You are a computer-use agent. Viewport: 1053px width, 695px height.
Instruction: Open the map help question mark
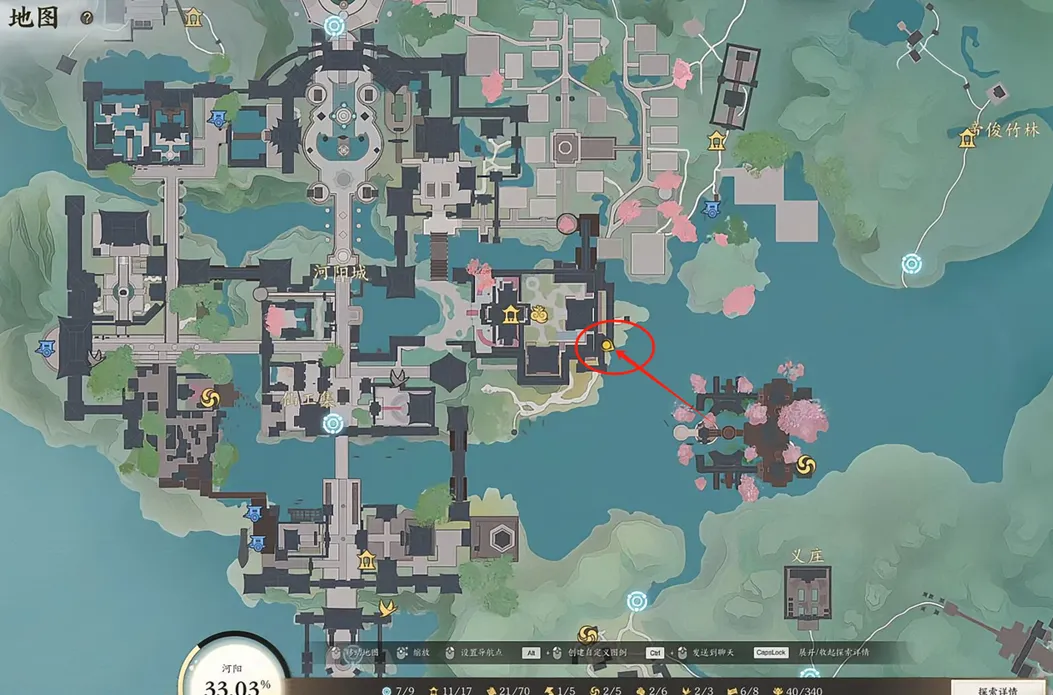tap(87, 18)
